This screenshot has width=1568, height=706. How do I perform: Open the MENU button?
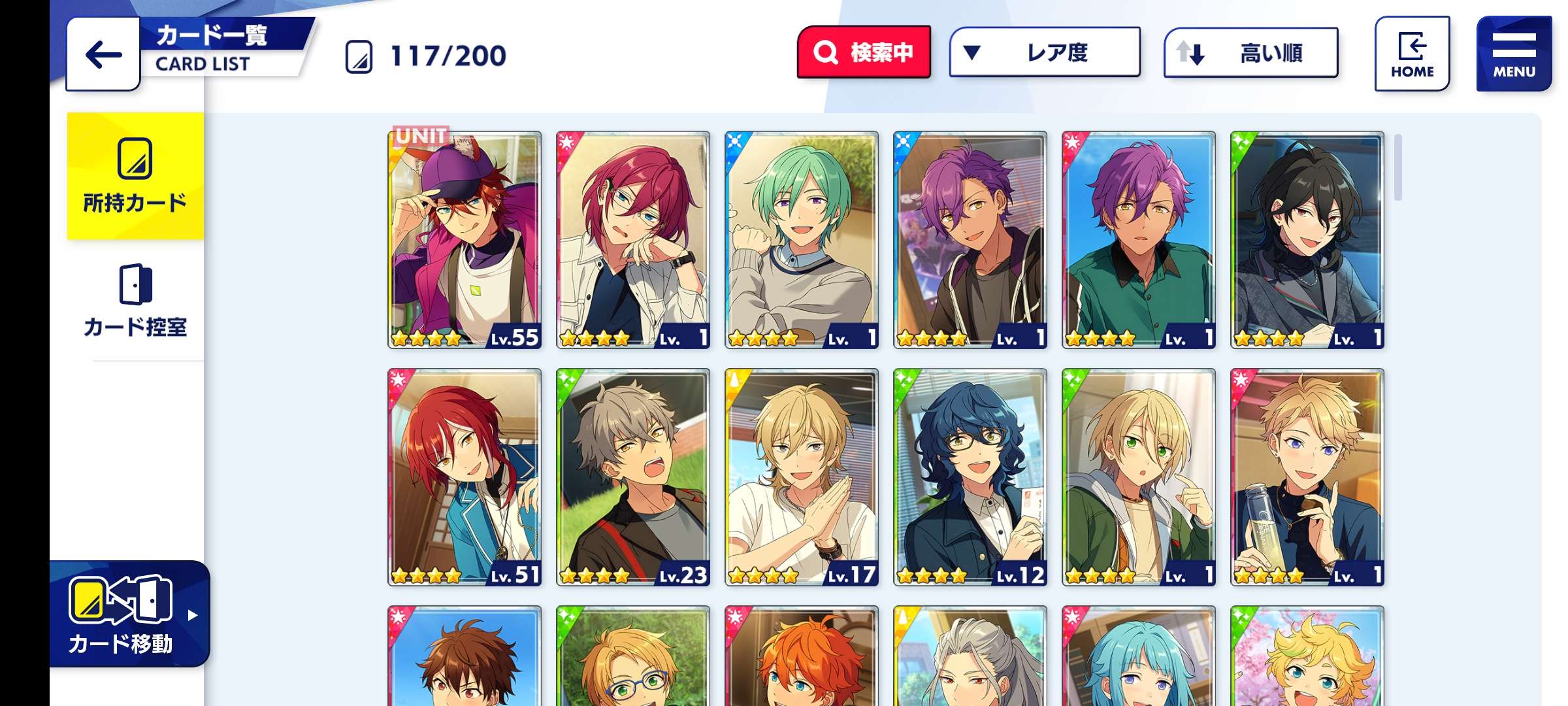tap(1513, 54)
